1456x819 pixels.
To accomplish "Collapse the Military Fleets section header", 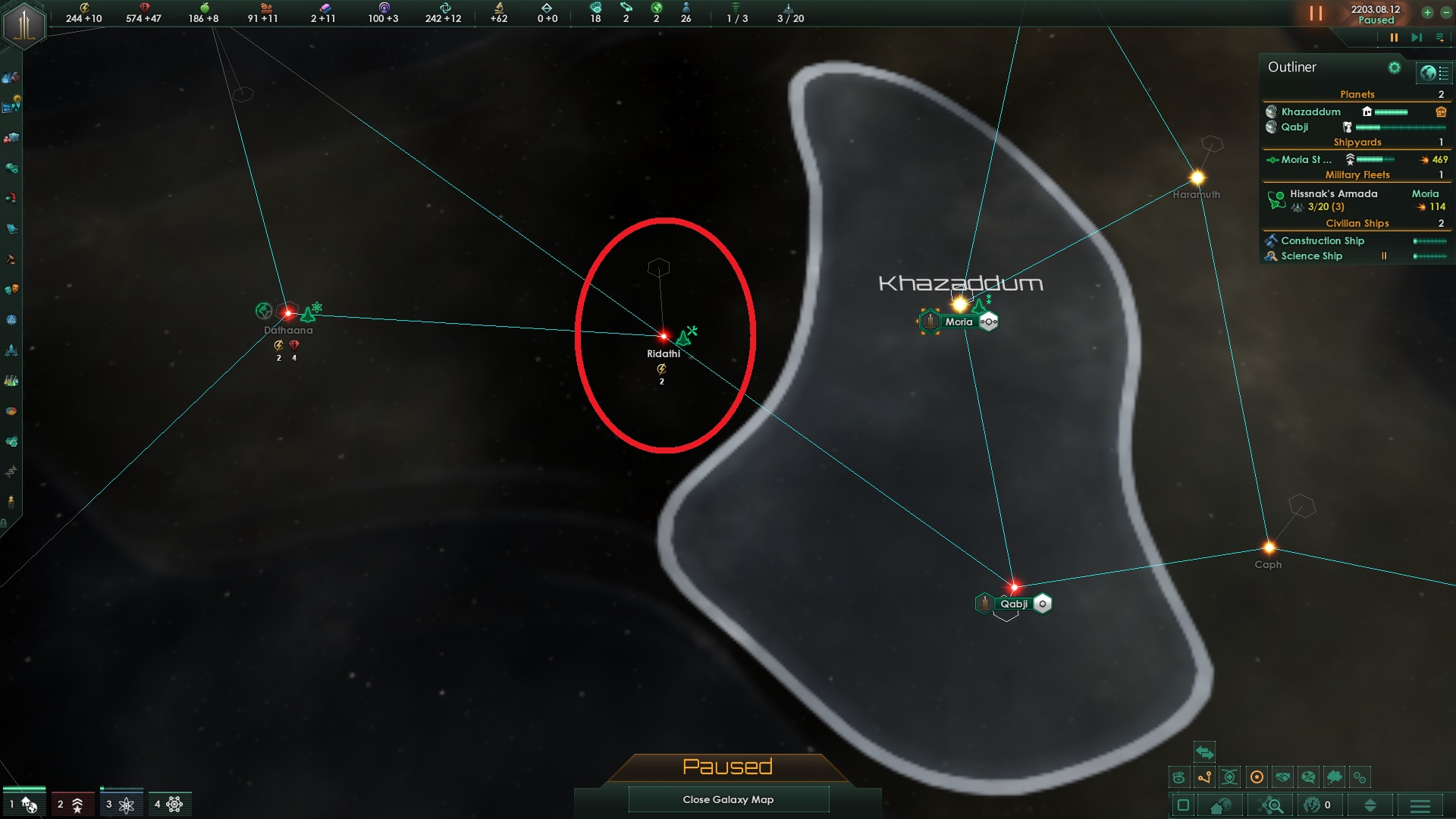I will [1358, 174].
